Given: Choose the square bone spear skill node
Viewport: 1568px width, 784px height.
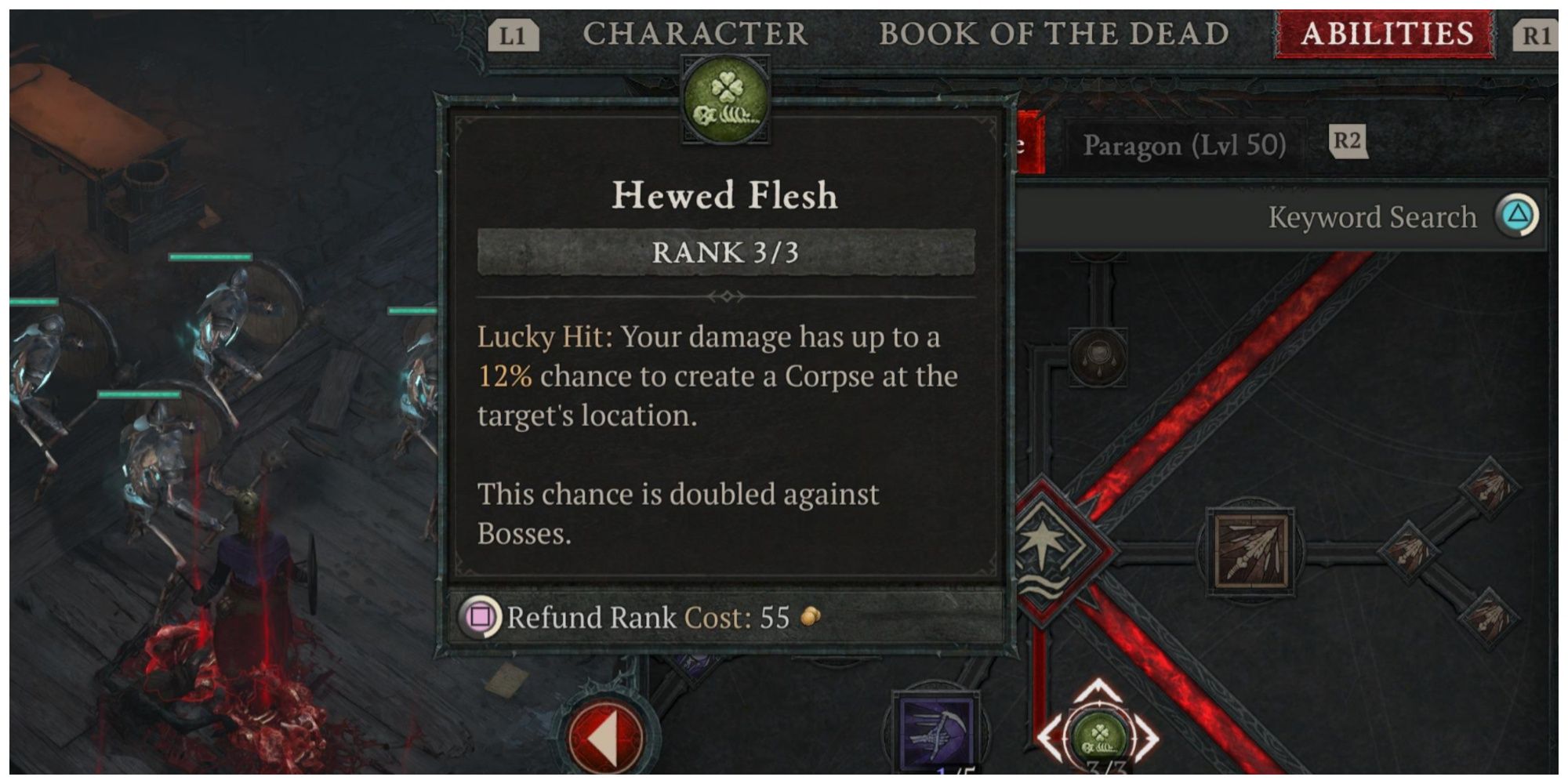Looking at the screenshot, I should tap(1250, 550).
